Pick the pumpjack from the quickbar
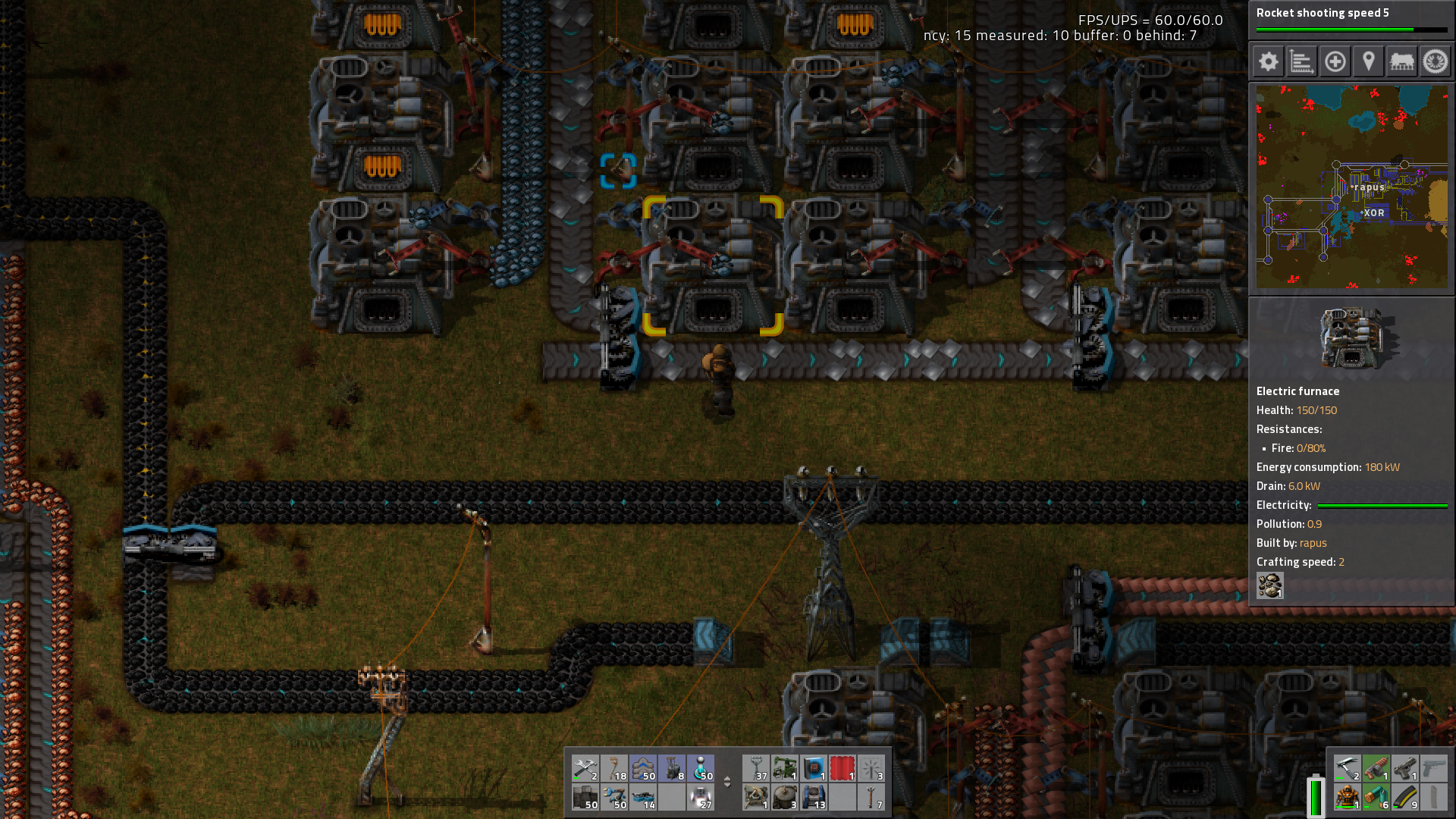Viewport: 1456px width, 819px height. point(785,768)
